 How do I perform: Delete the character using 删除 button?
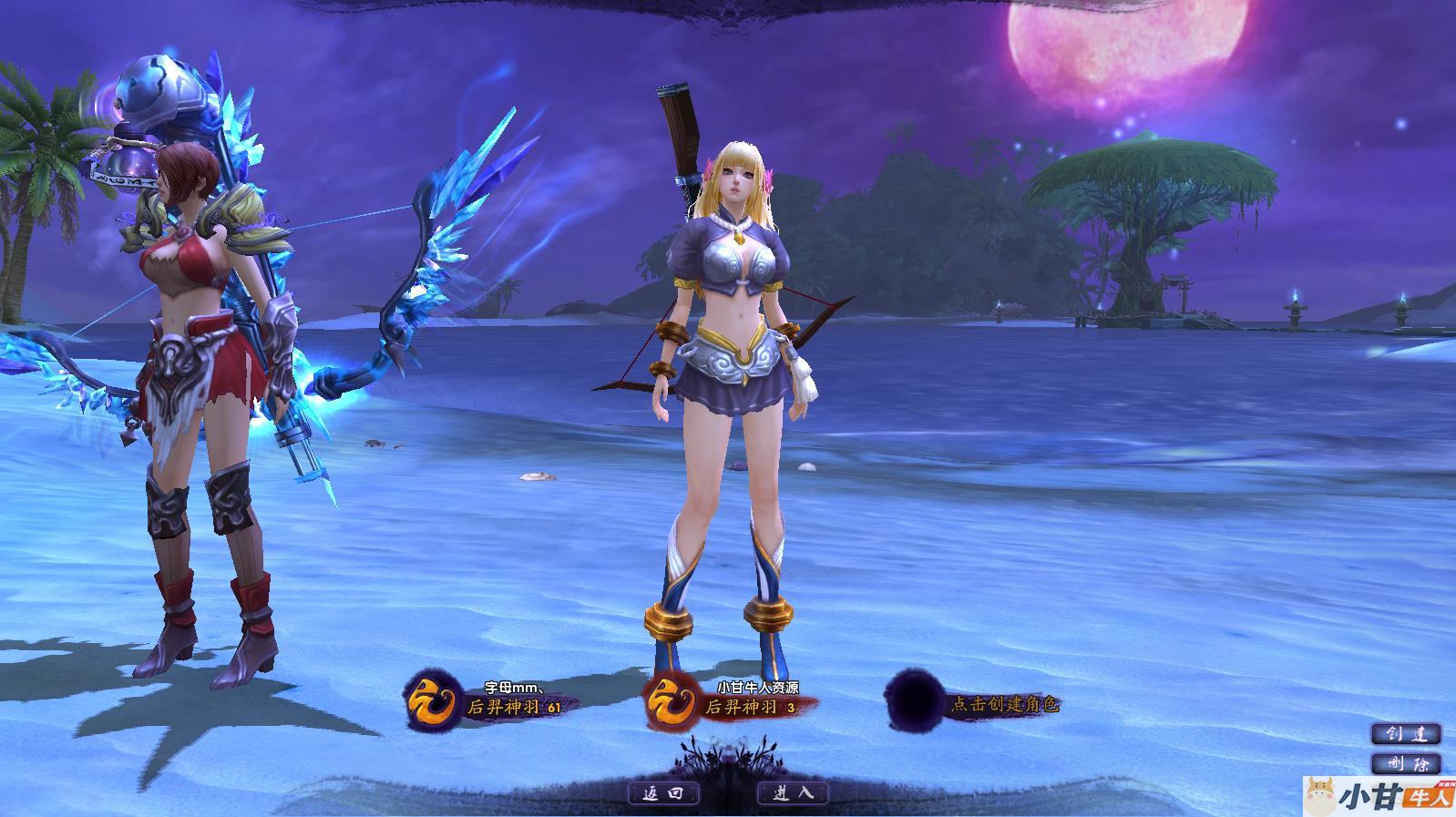pos(1406,763)
